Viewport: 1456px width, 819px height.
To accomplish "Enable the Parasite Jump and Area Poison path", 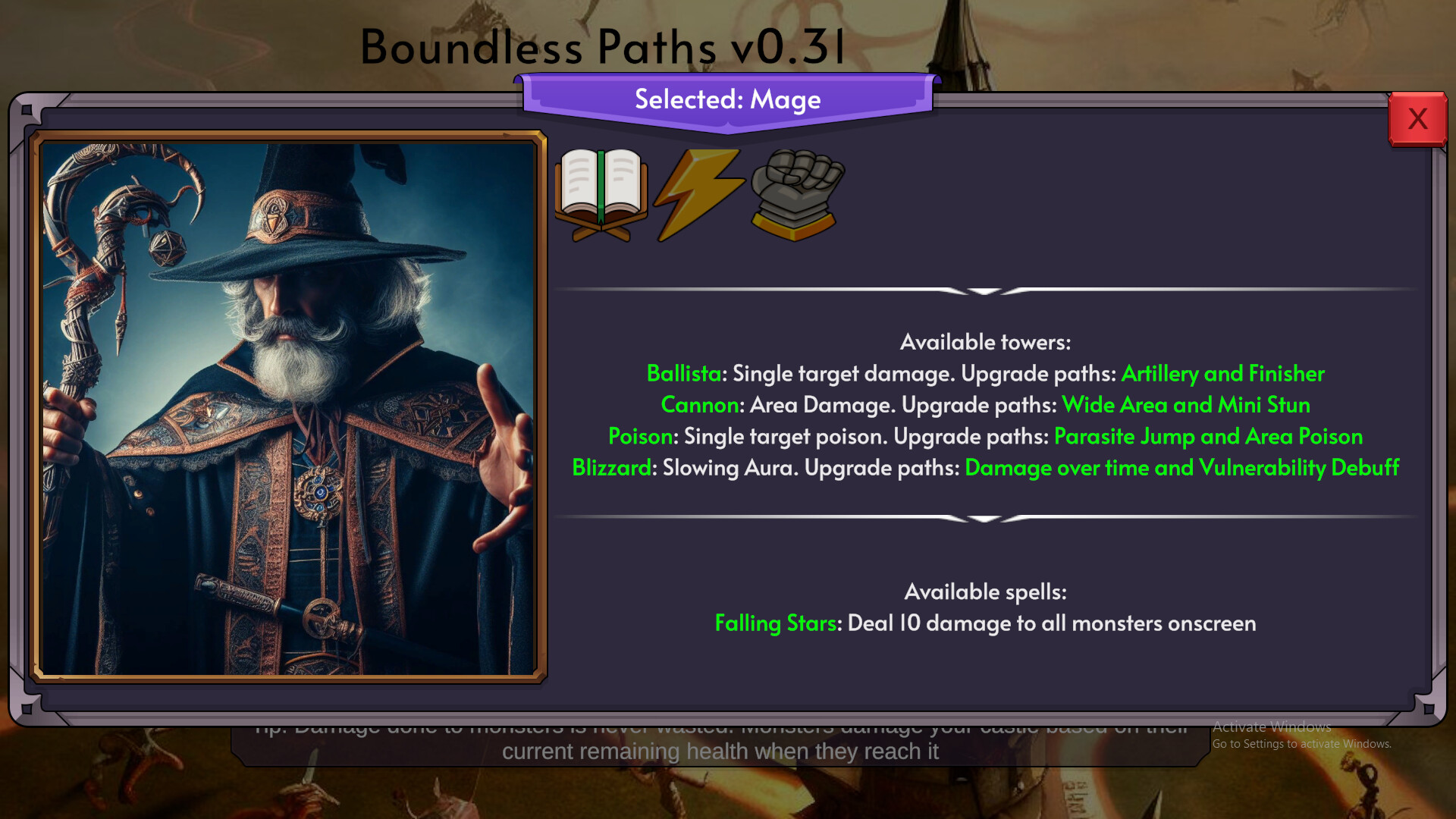I will tap(1210, 437).
